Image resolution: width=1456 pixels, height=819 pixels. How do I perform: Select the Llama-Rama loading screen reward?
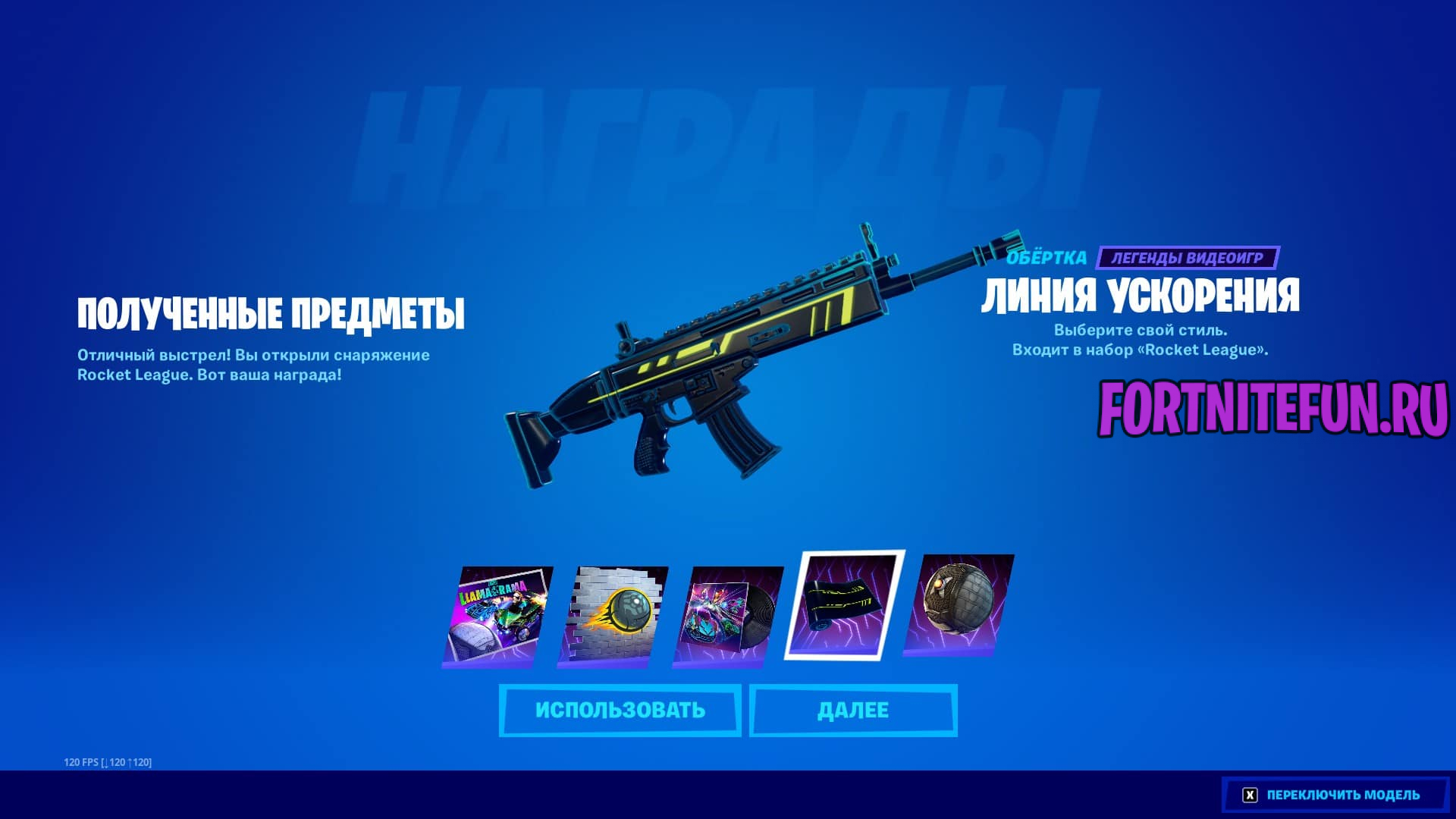click(x=497, y=616)
